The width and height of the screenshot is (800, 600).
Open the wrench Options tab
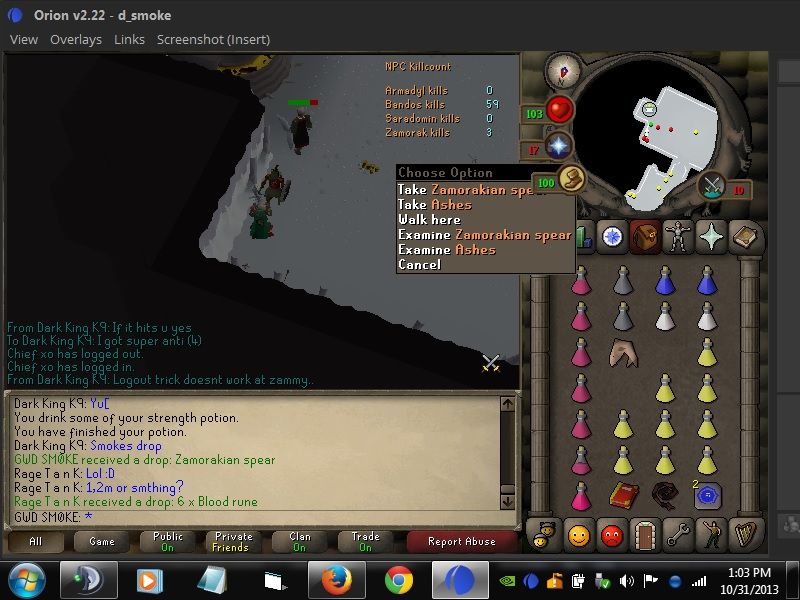[x=678, y=534]
